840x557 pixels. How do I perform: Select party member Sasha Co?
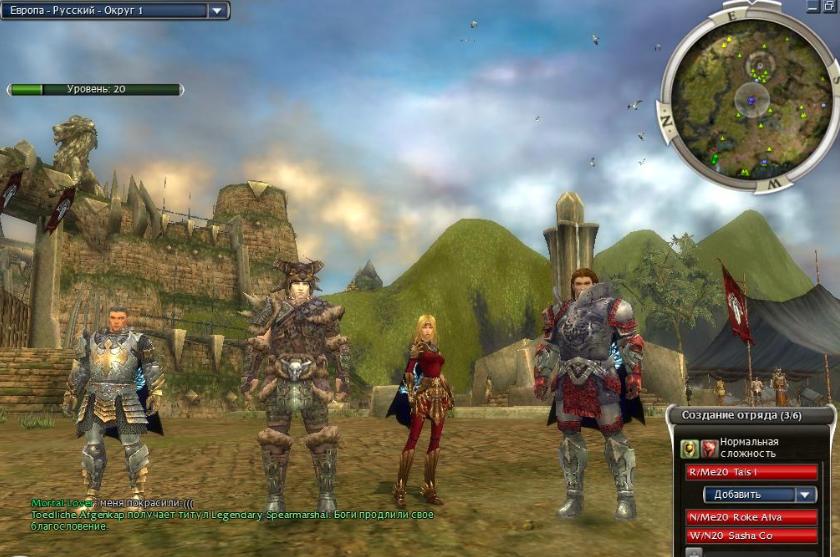(x=751, y=536)
